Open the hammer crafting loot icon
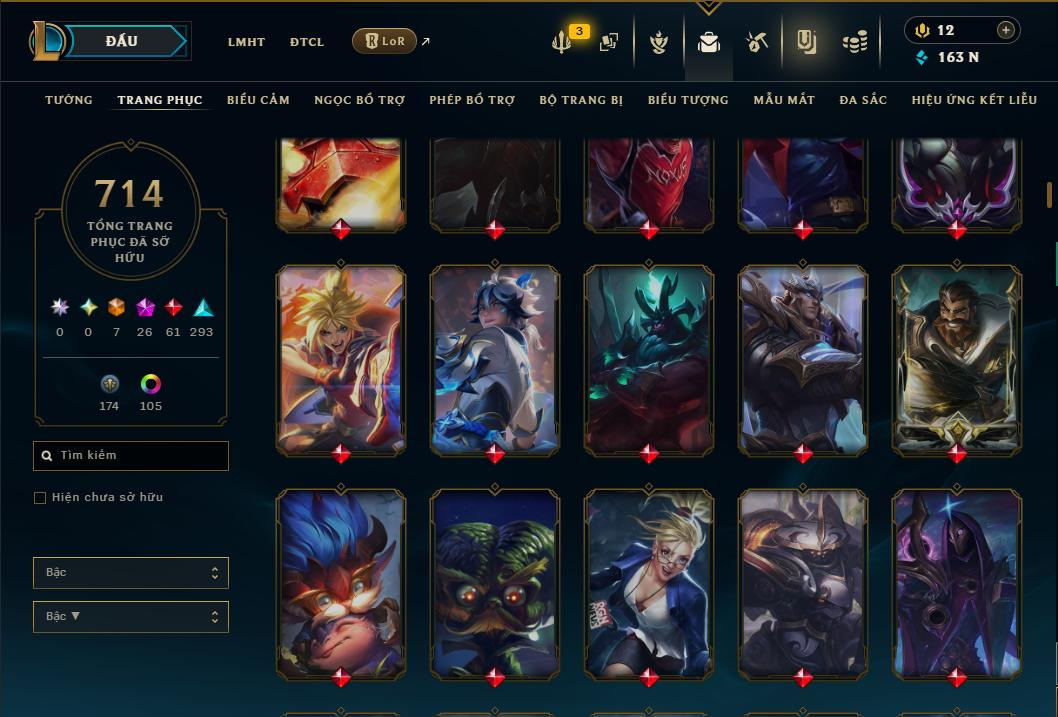 757,42
